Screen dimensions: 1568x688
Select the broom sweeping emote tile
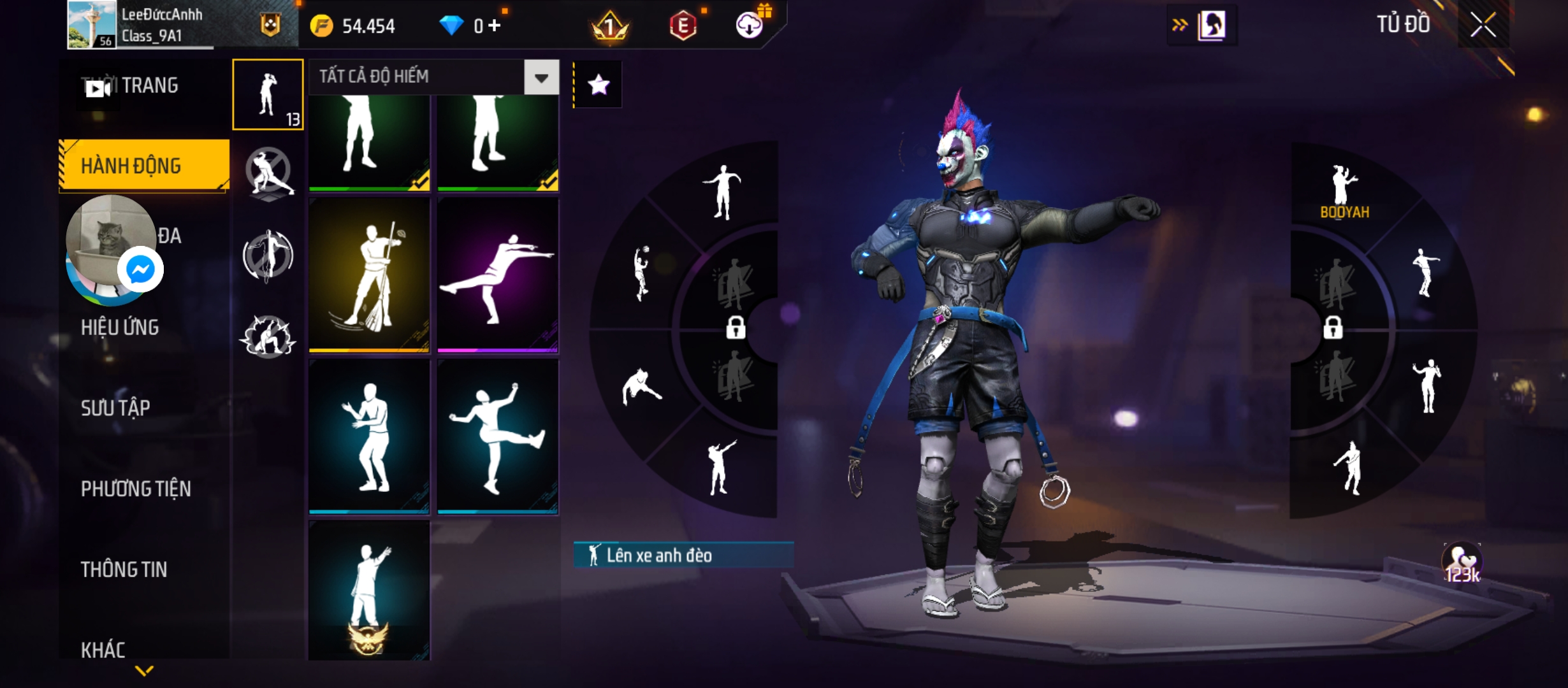pos(369,275)
